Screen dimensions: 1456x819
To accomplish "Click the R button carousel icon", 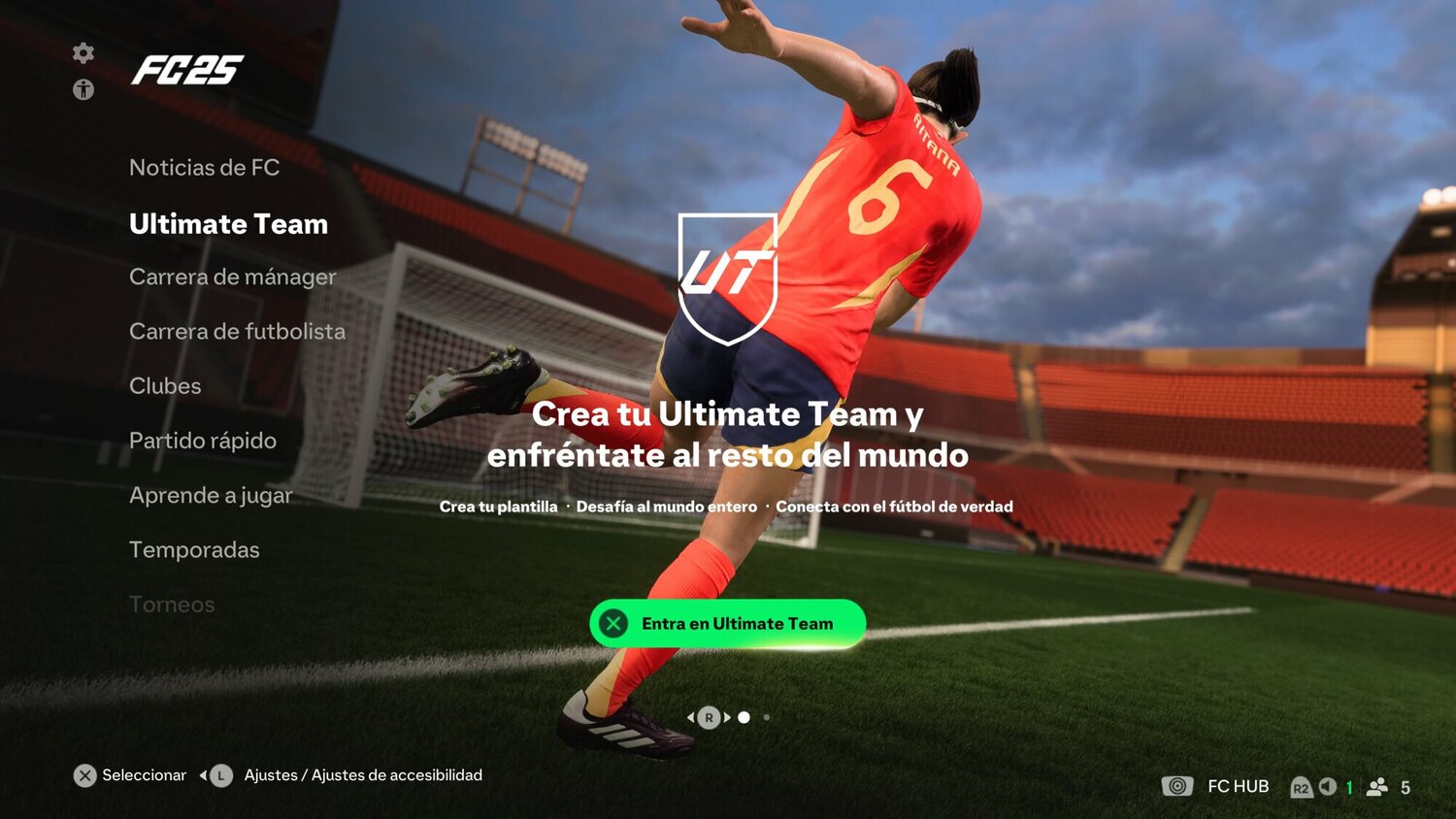I will pos(709,717).
